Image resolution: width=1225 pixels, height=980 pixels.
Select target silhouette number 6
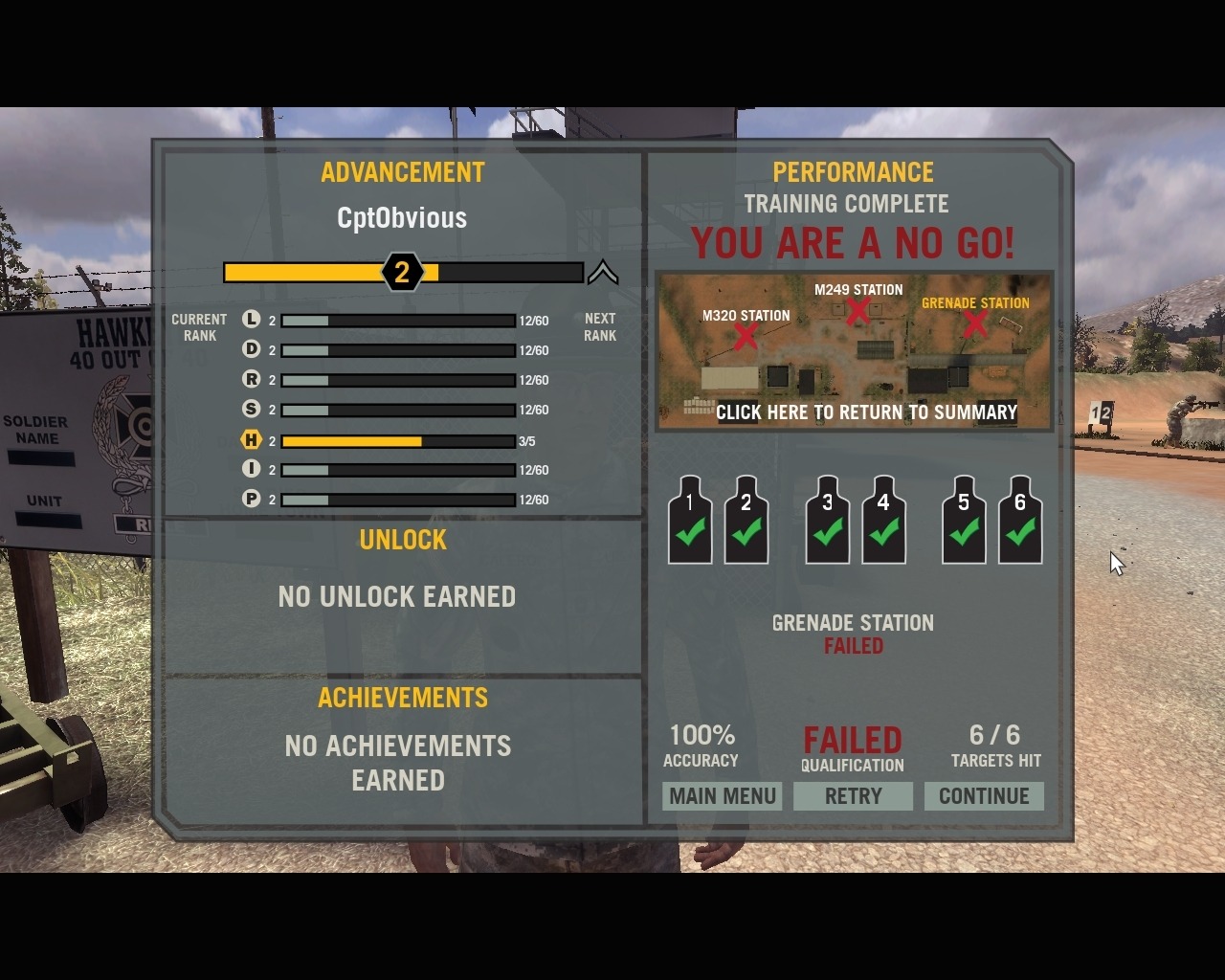(x=1020, y=521)
